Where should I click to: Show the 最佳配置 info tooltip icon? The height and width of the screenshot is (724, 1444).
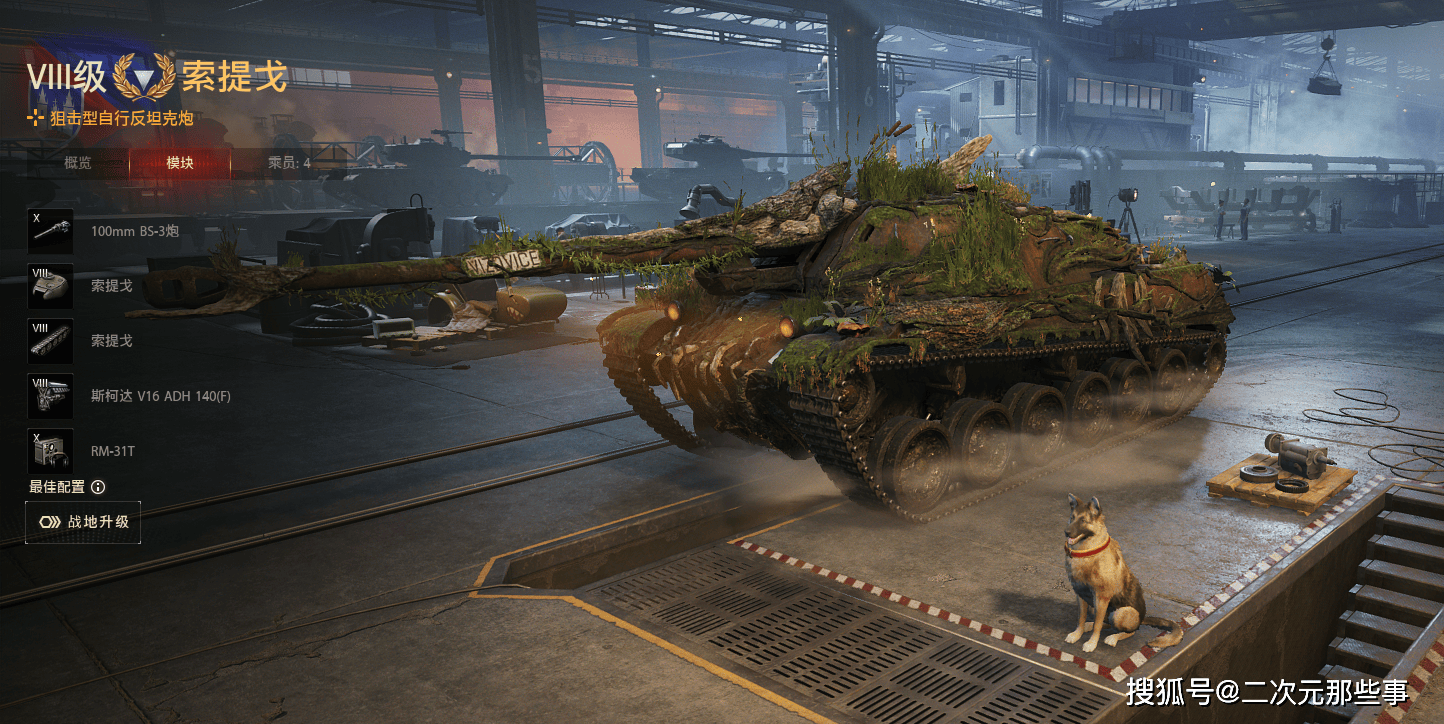pos(98,487)
